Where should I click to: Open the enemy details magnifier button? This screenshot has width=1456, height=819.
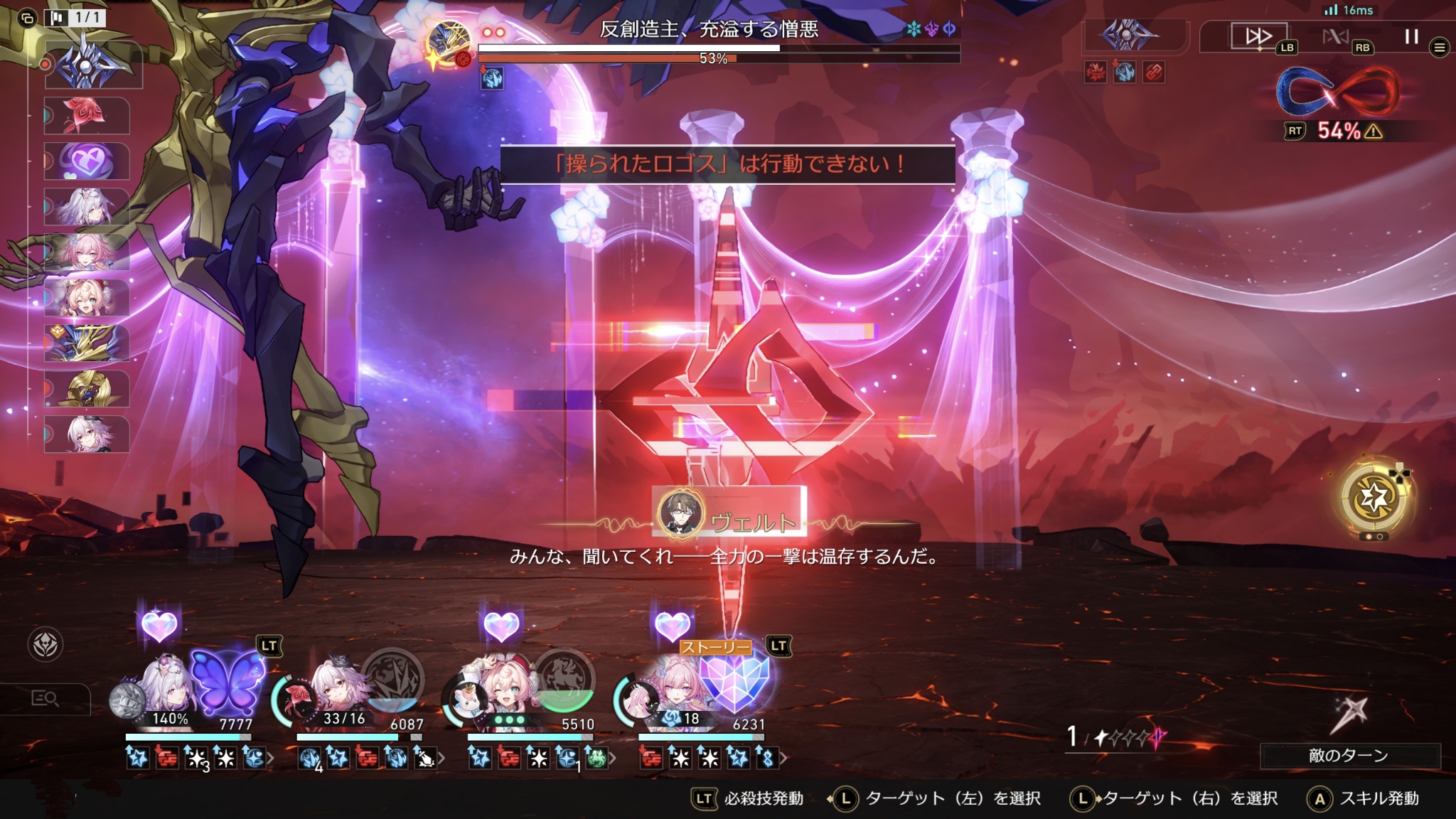click(45, 699)
